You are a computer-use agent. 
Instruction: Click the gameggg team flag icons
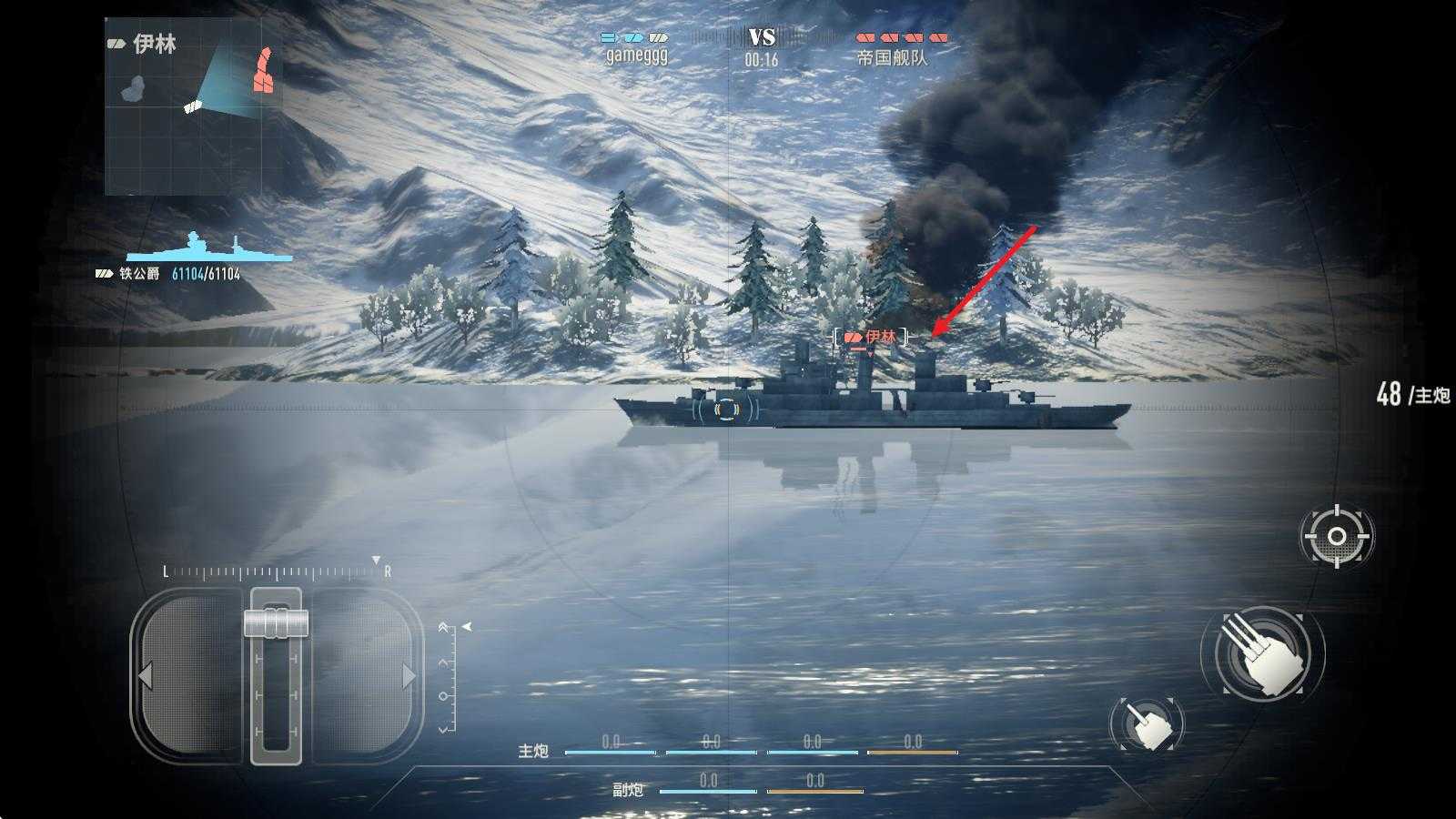[634, 38]
